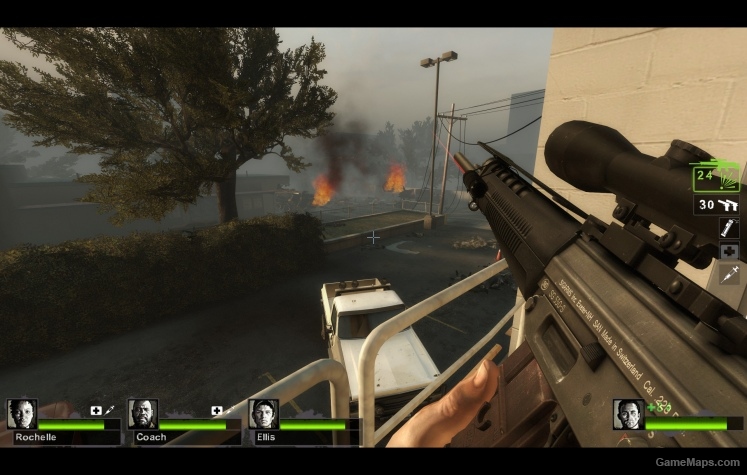The width and height of the screenshot is (747, 475).
Task: Click Rochelle's medkit indicator icon
Action: (96, 410)
